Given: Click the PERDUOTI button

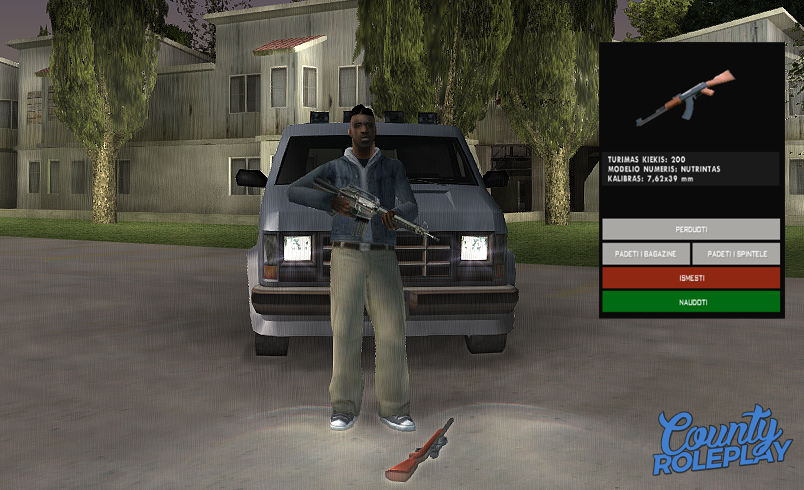Looking at the screenshot, I should pyautogui.click(x=690, y=230).
